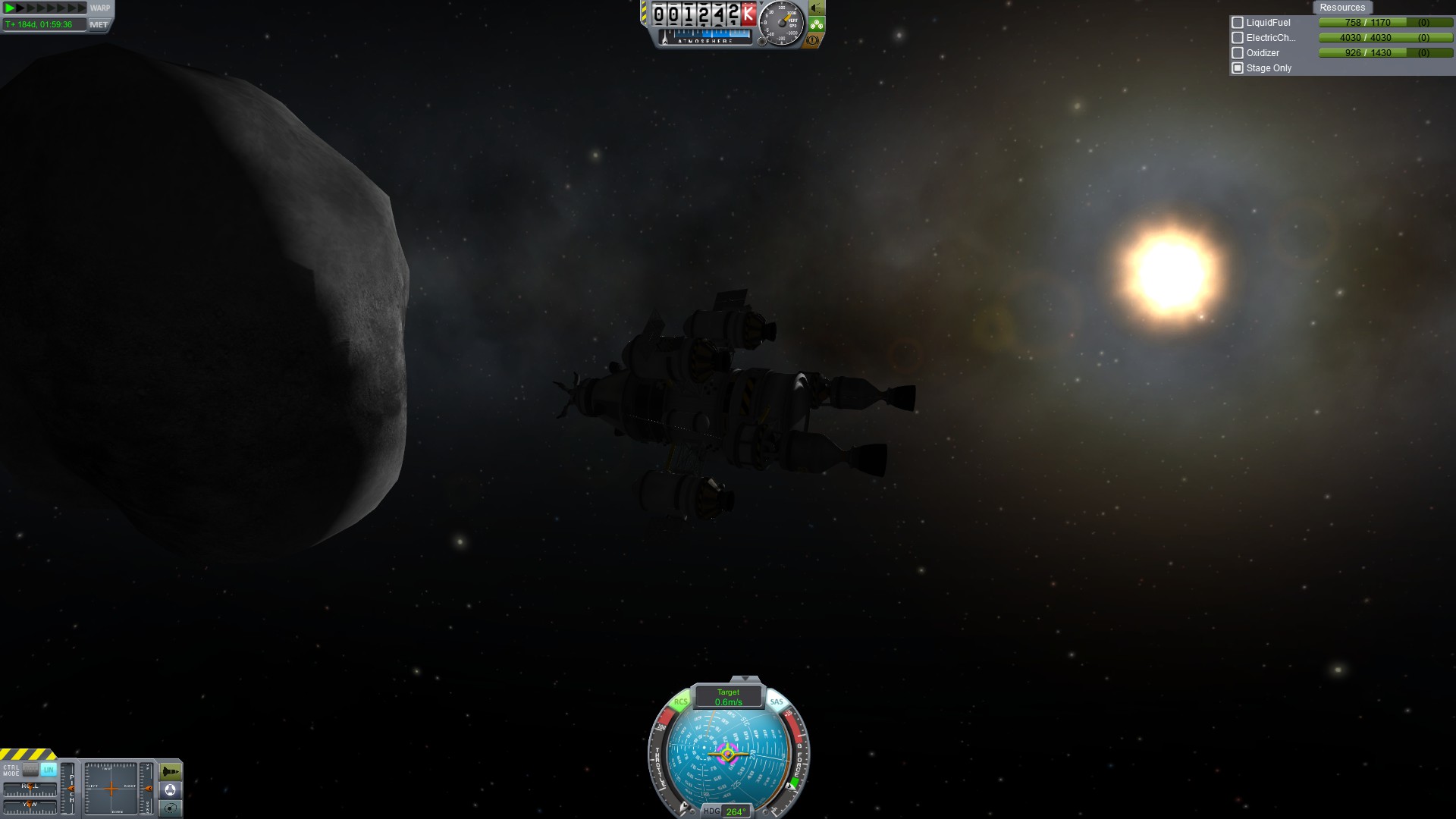Toggle SAS on the navball
This screenshot has width=1456, height=819.
coord(777,702)
